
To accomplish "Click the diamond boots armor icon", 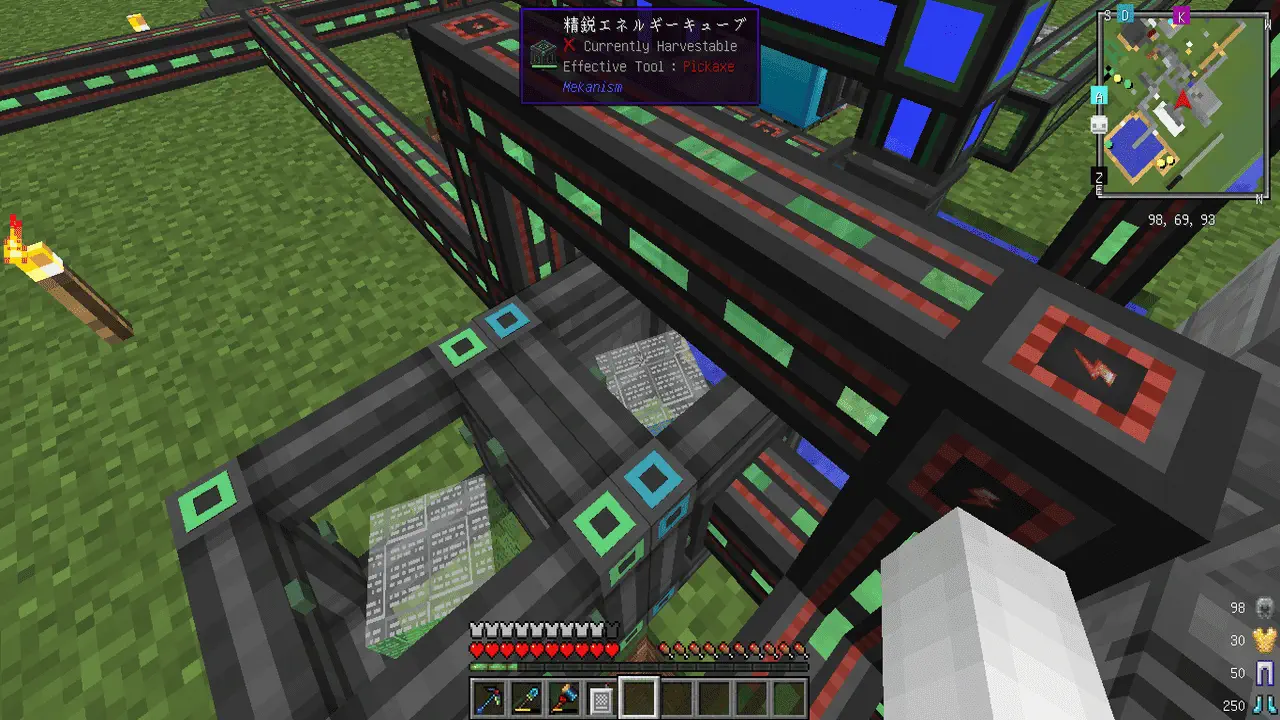I will click(1266, 705).
